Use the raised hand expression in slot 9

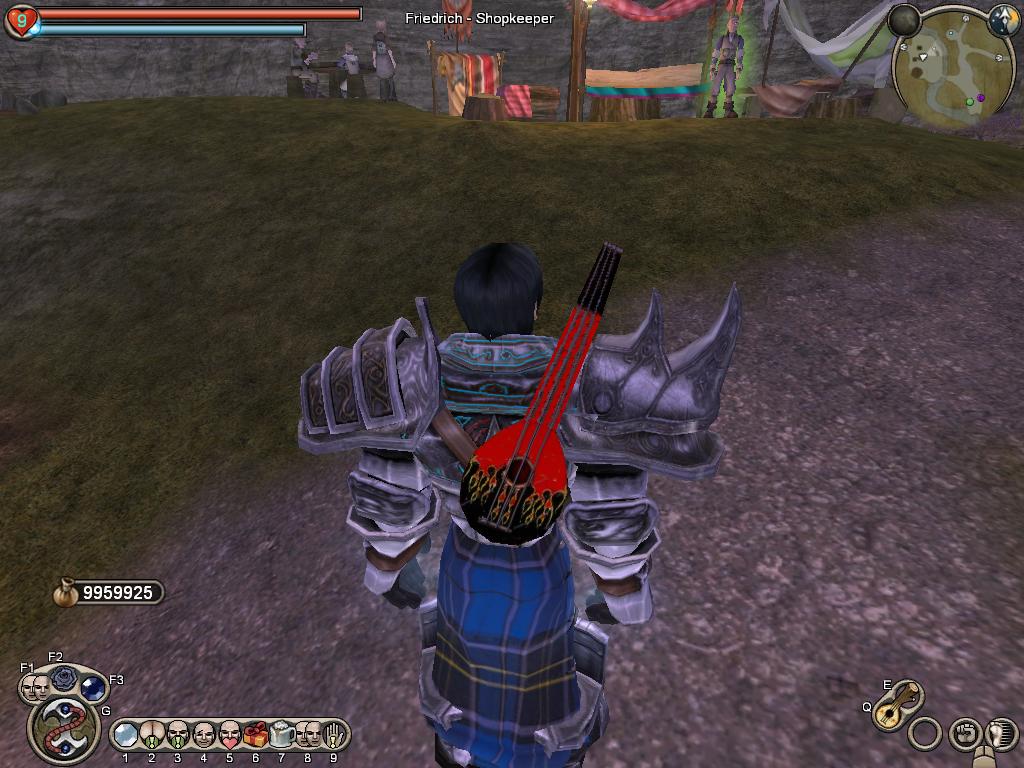(333, 735)
